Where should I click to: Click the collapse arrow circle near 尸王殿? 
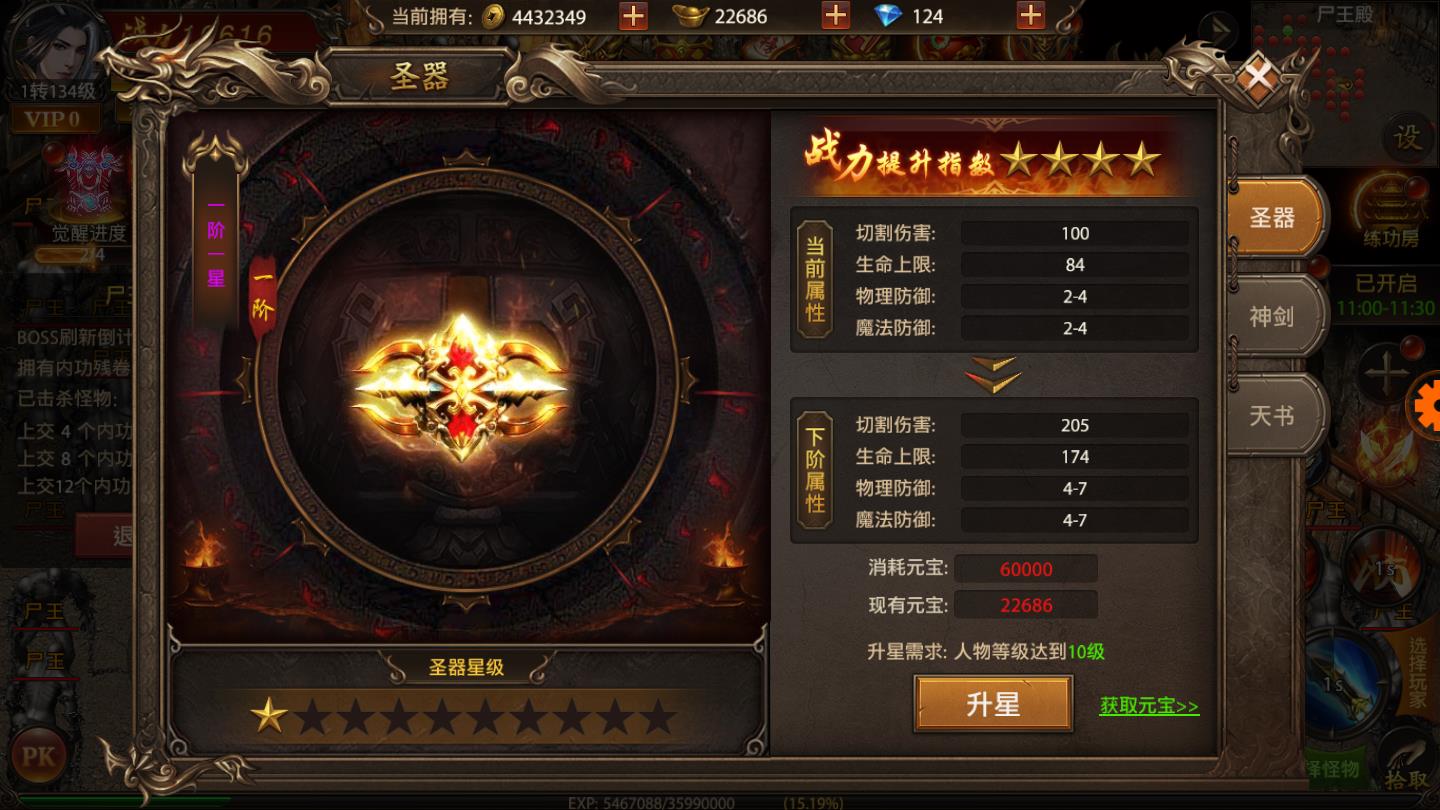pos(1221,31)
